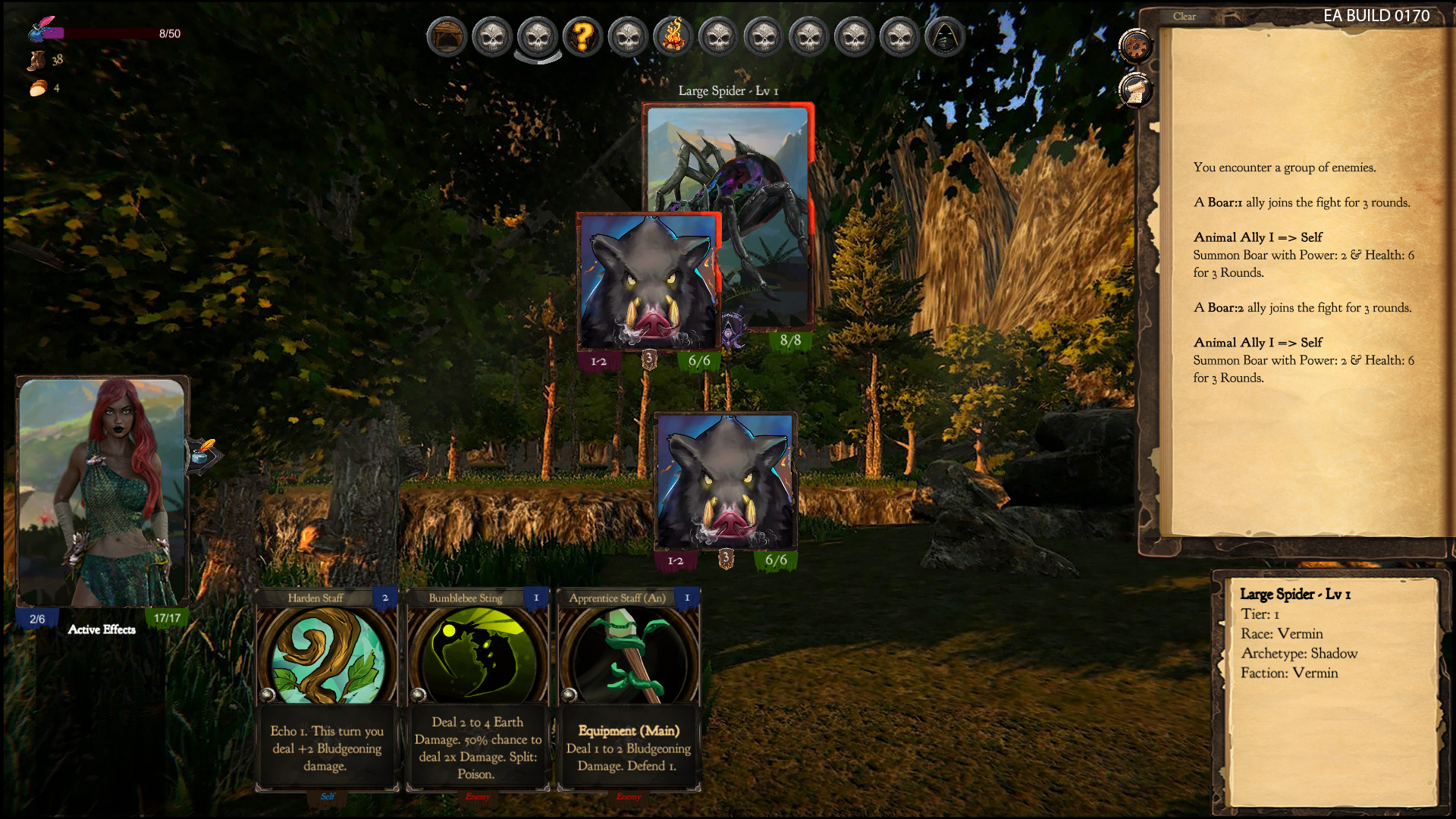
Task: Open Active Effects under the portrait
Action: coord(102,629)
